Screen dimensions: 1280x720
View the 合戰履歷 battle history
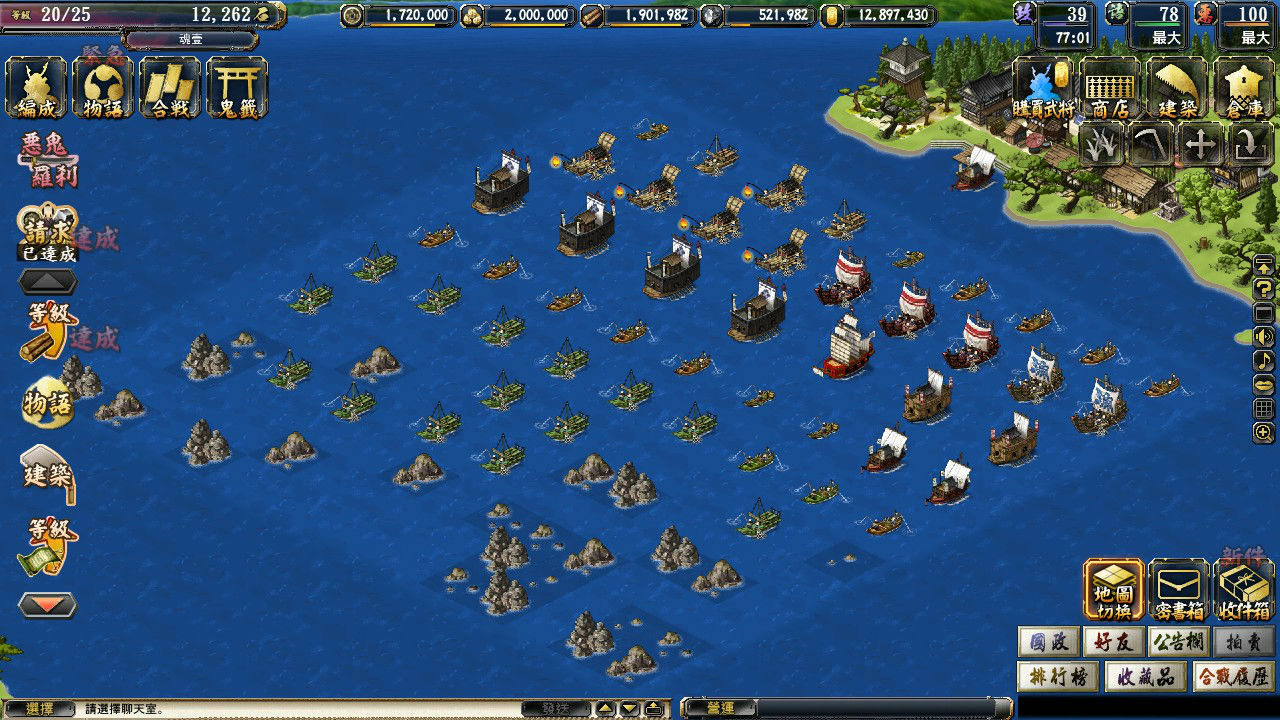(1233, 676)
